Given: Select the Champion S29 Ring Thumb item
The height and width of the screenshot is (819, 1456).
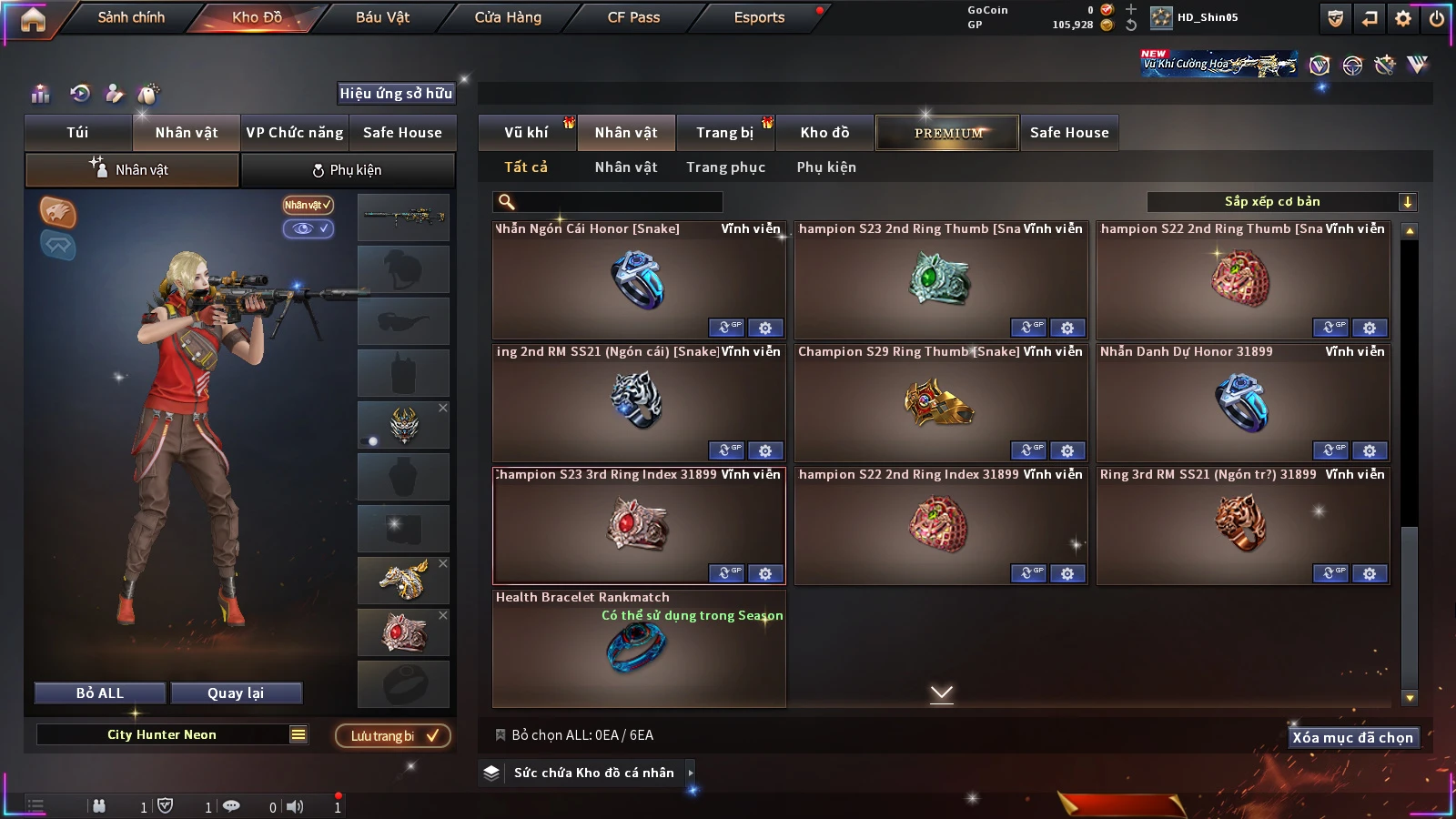Looking at the screenshot, I should (x=941, y=402).
